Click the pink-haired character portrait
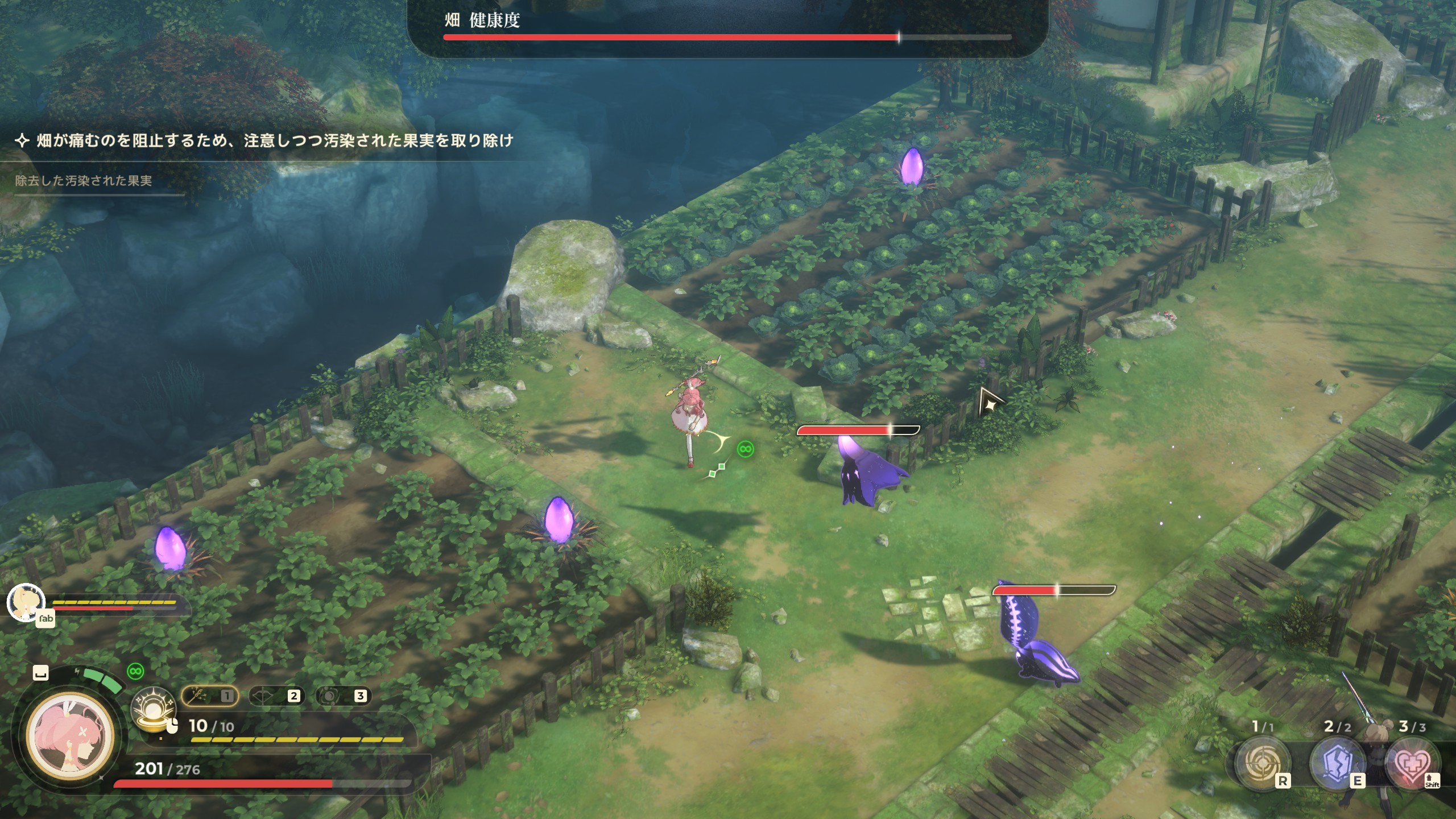The image size is (1456, 819). [x=71, y=735]
